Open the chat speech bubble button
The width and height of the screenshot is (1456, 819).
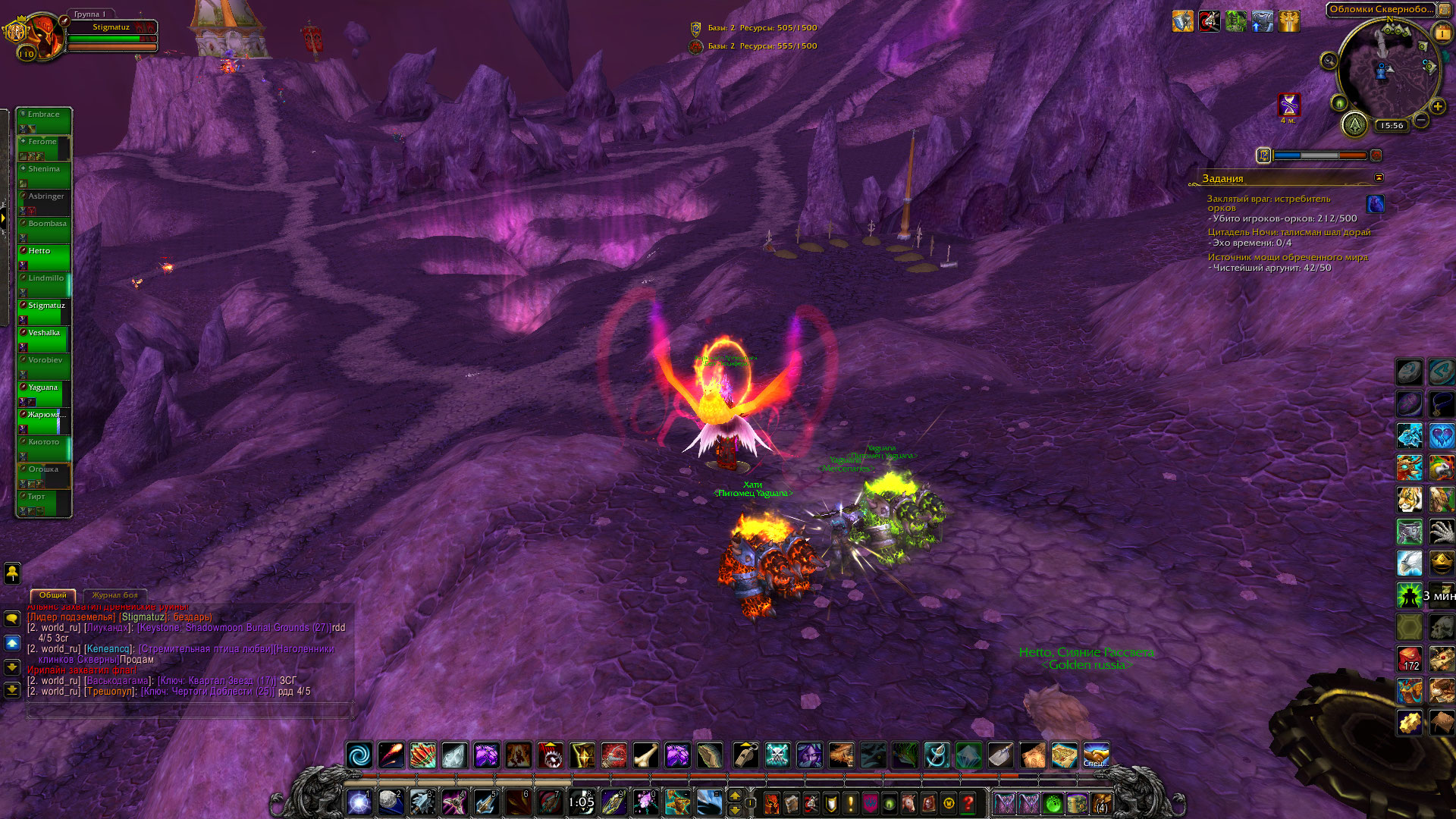coord(12,619)
